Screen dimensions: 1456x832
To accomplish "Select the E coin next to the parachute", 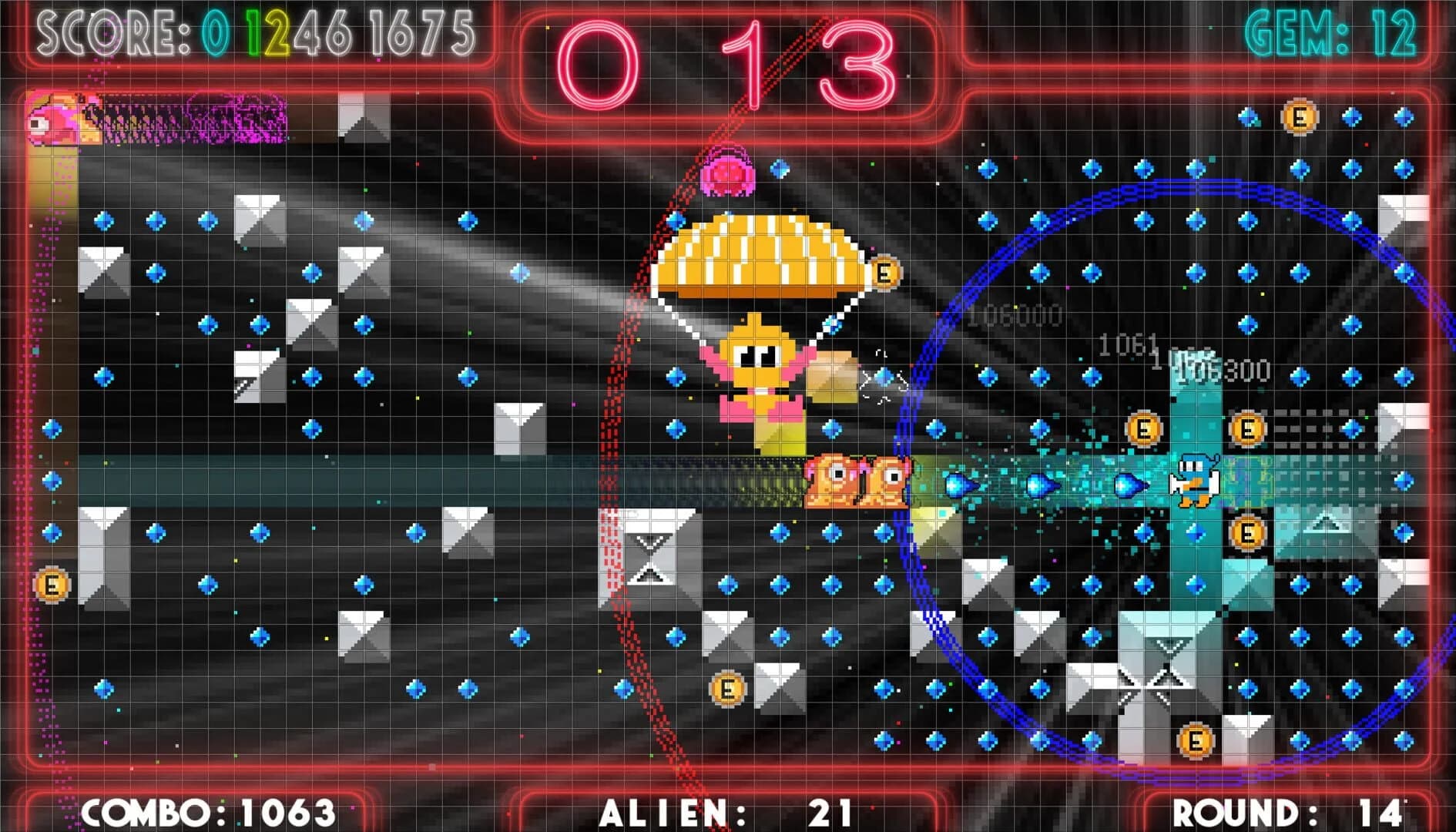I will [x=884, y=271].
